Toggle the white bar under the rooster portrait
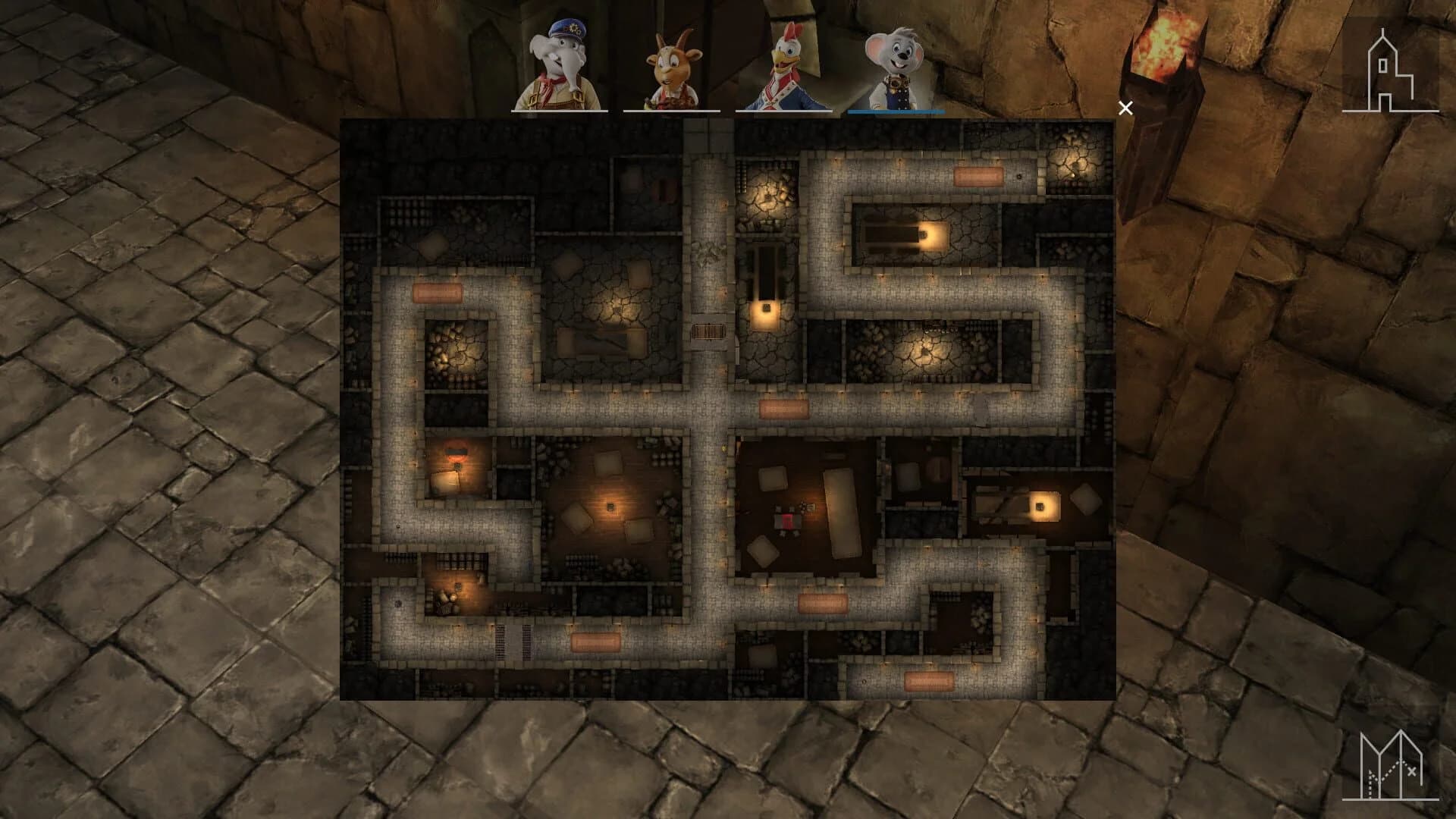Screen dimensions: 1456x819 point(785,110)
